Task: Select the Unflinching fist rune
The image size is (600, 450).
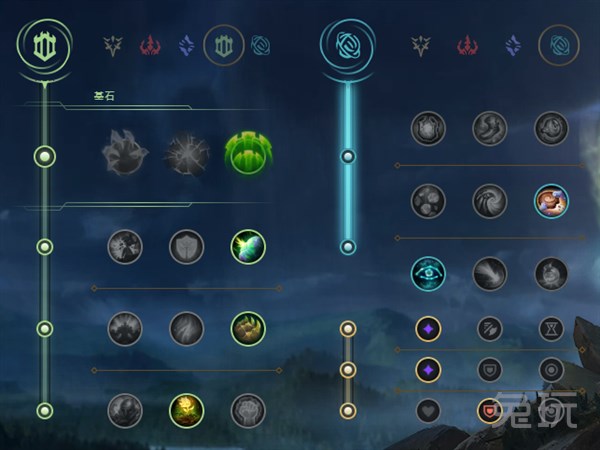Action: 247,409
